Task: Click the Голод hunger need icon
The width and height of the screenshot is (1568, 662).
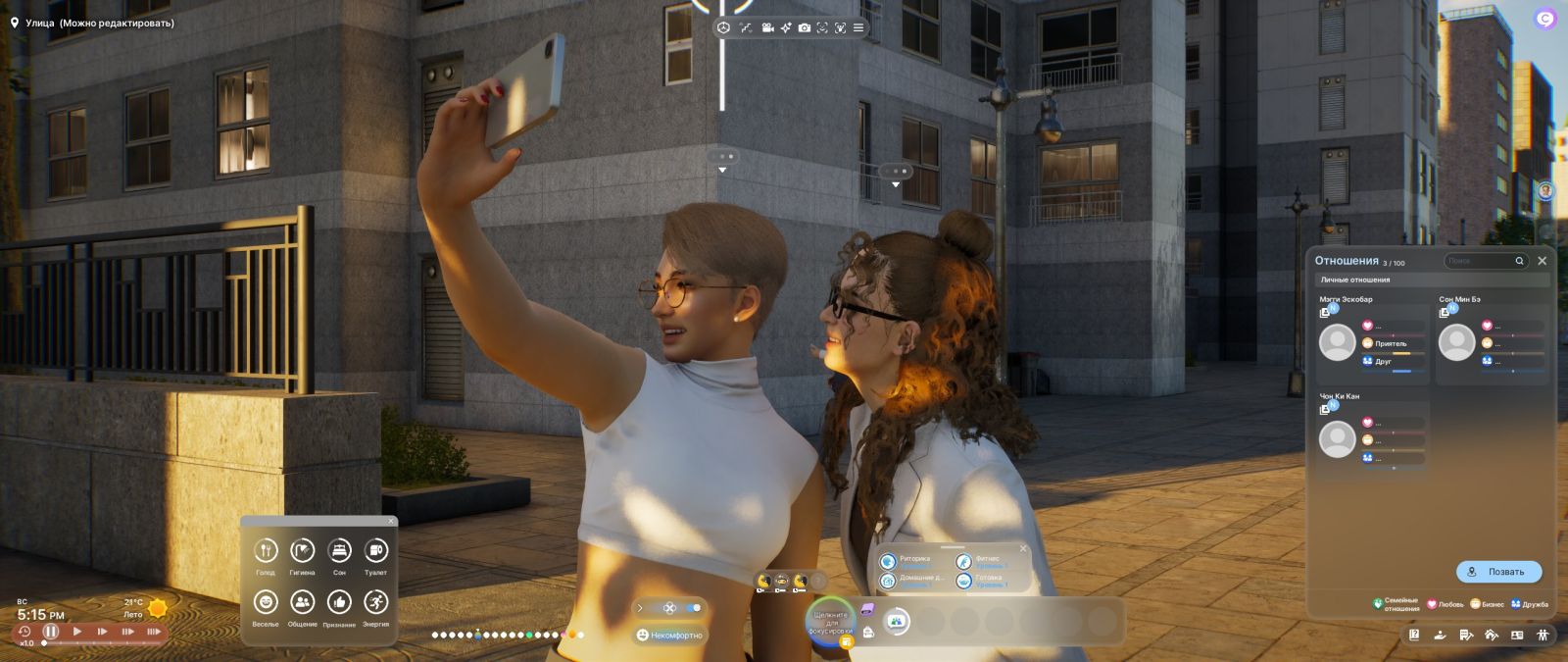Action: pos(266,551)
